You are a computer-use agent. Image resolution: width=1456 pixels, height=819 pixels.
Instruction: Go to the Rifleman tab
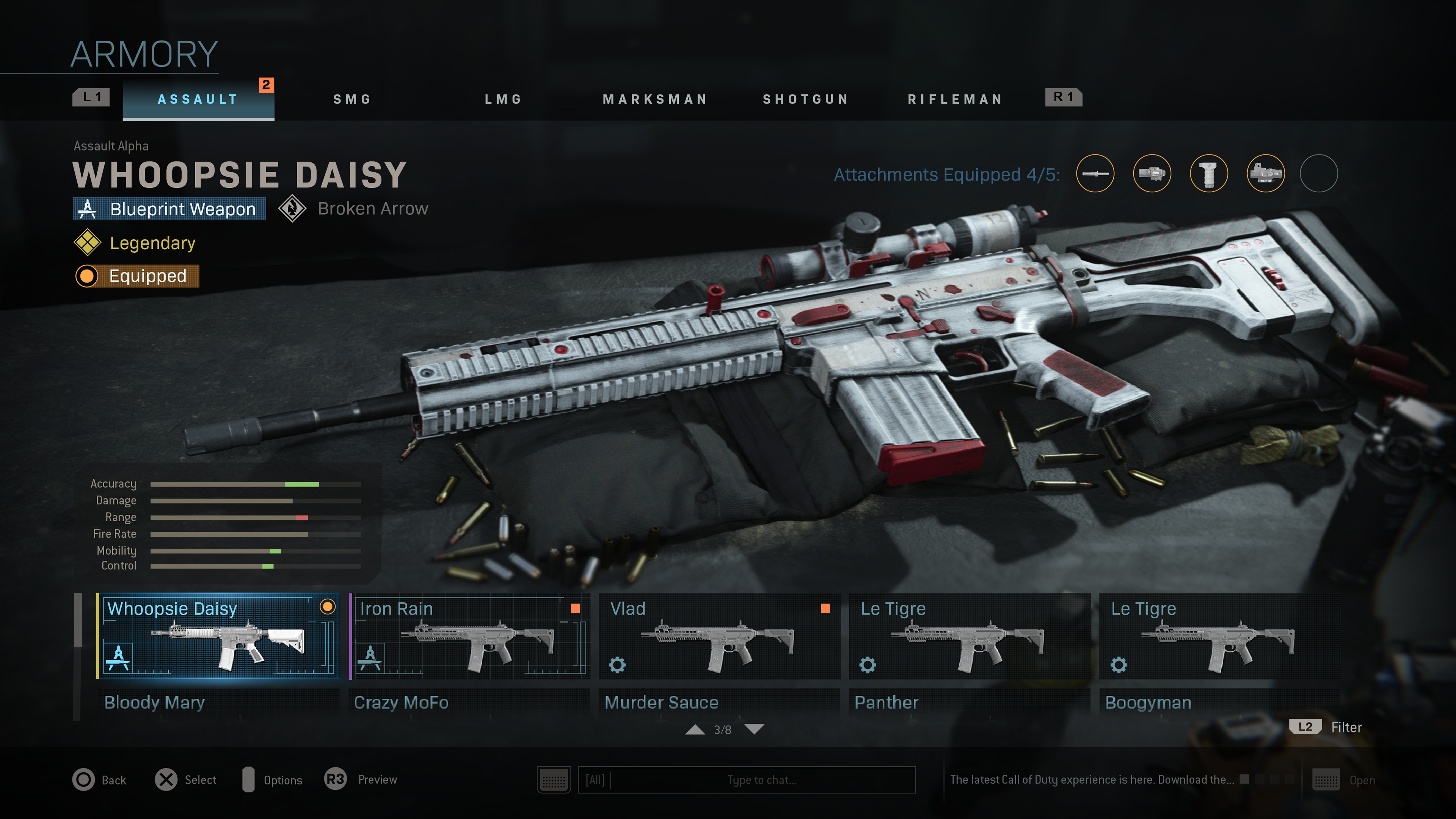tap(955, 99)
